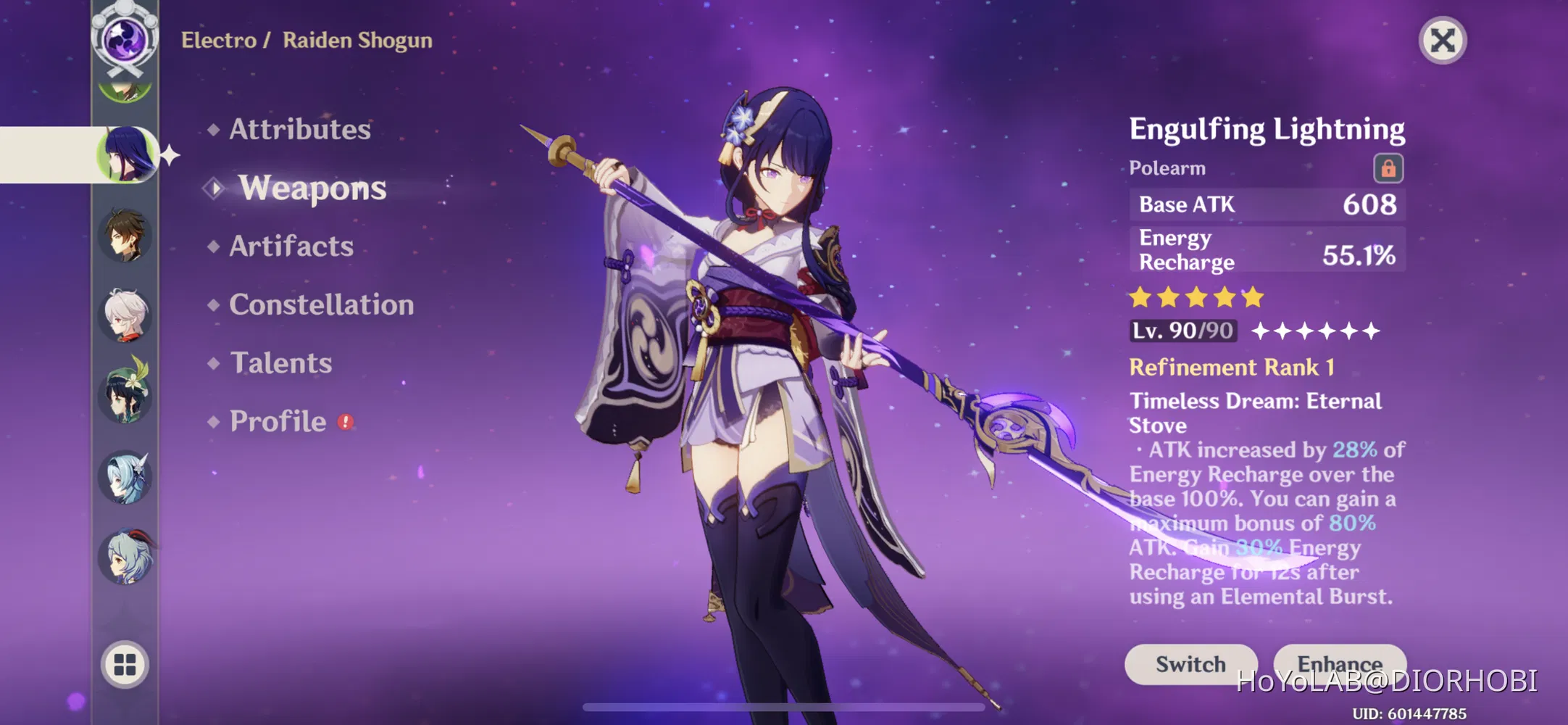The width and height of the screenshot is (1568, 725).
Task: Choose the brown-haired Zhongli portrait
Action: point(125,235)
